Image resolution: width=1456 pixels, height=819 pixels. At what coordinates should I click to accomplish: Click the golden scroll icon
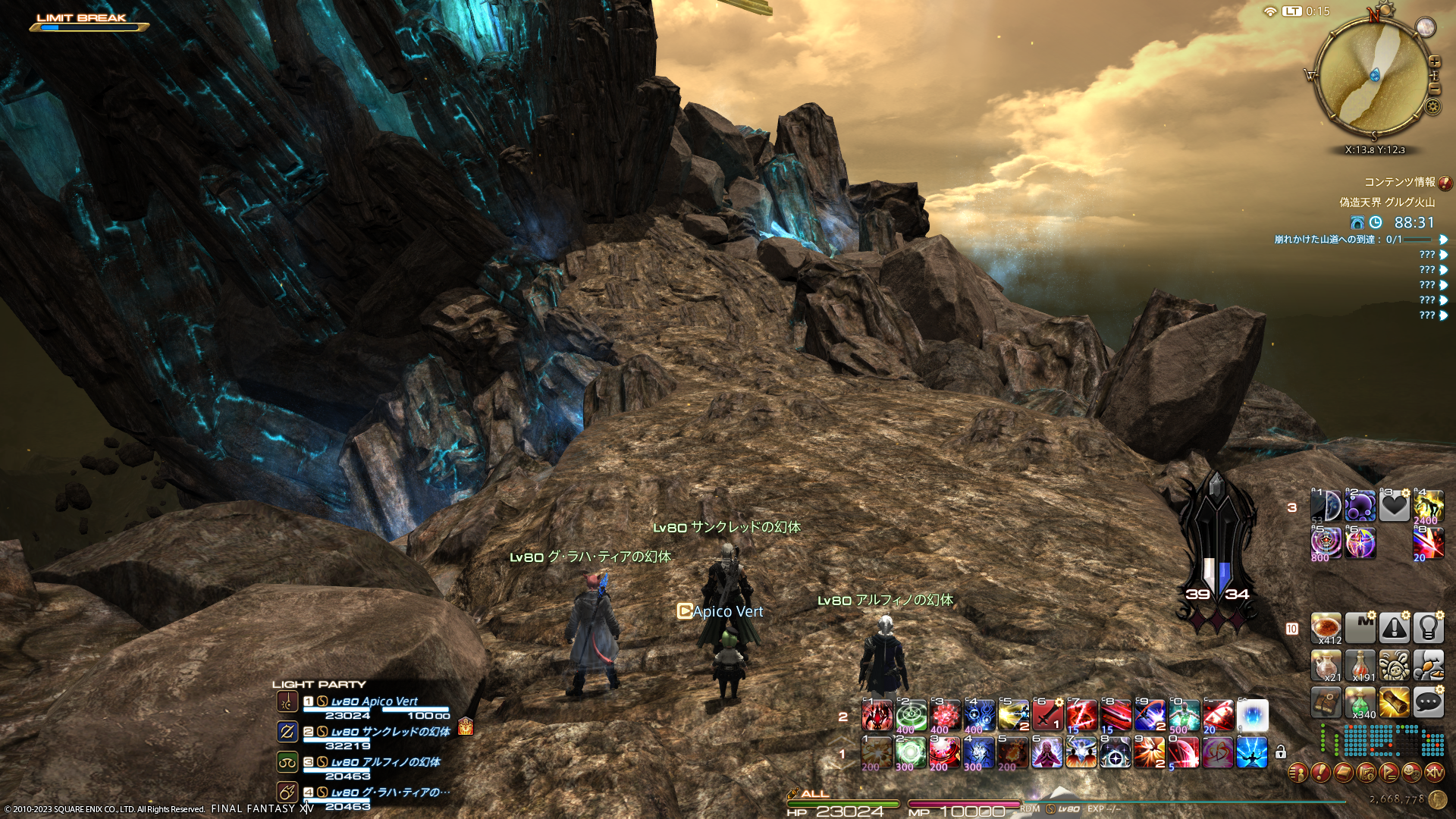tap(1394, 703)
